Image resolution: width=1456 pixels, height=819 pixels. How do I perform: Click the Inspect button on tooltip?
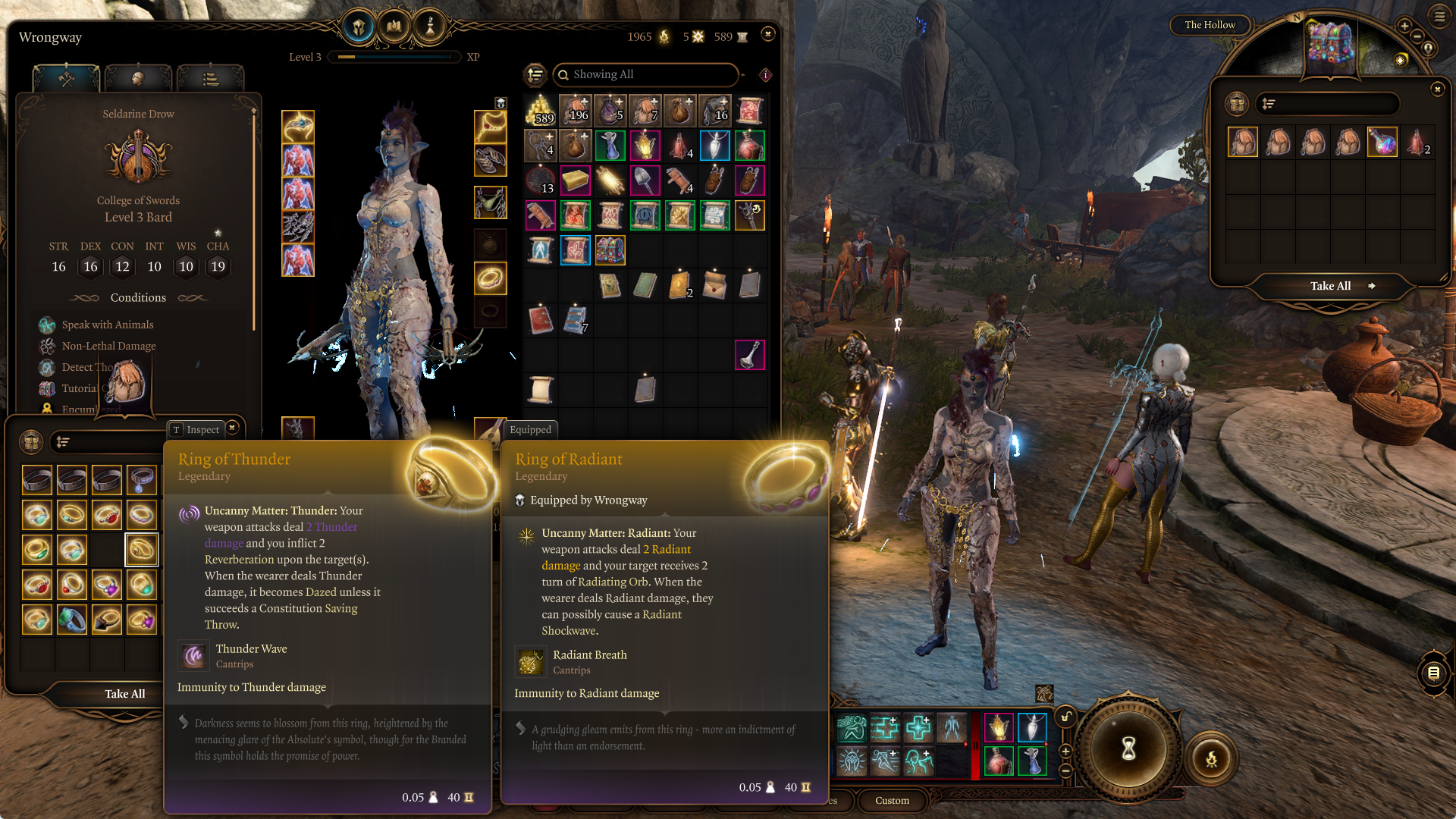[196, 429]
